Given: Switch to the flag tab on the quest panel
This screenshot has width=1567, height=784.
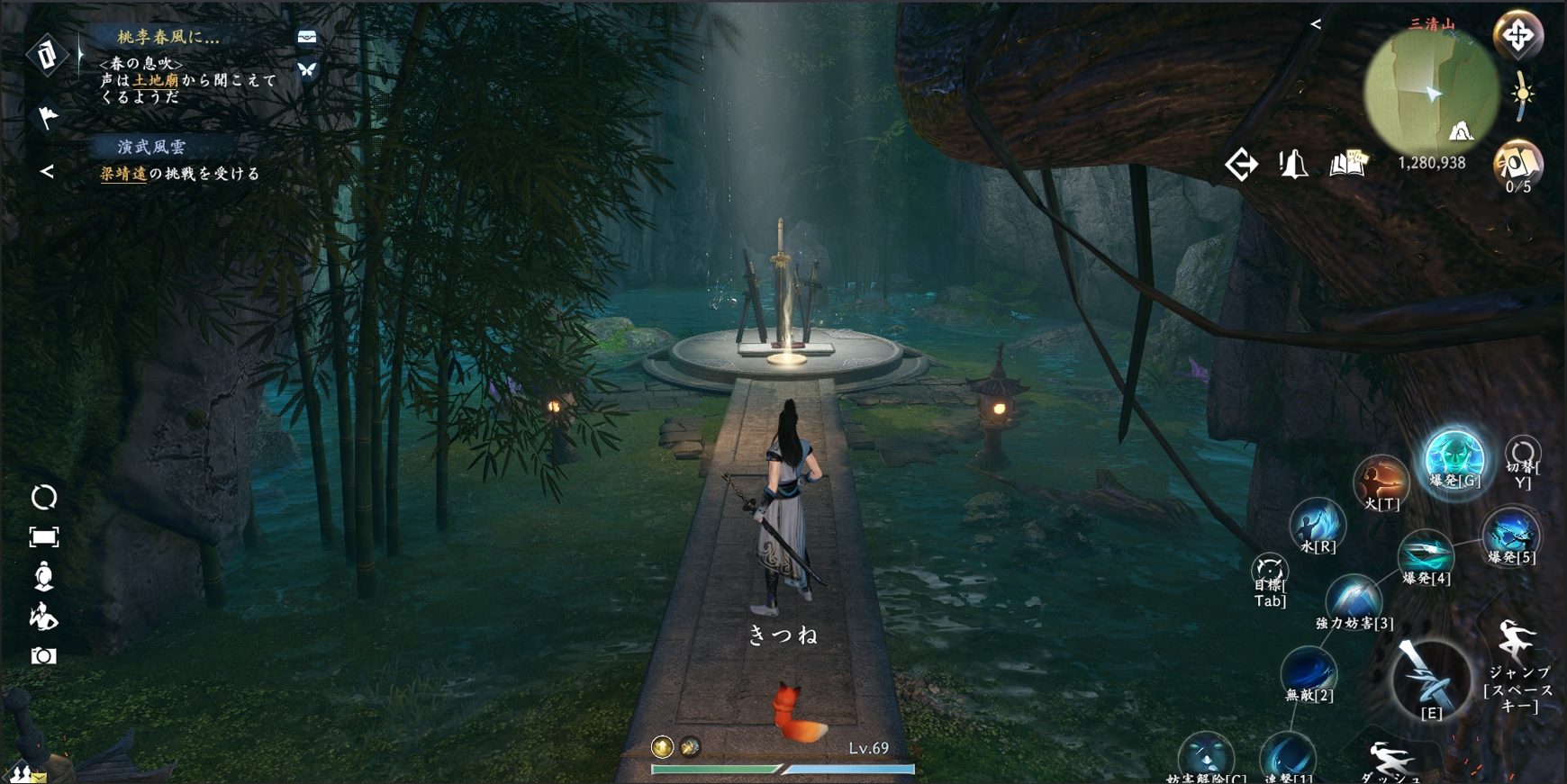Looking at the screenshot, I should 47,116.
